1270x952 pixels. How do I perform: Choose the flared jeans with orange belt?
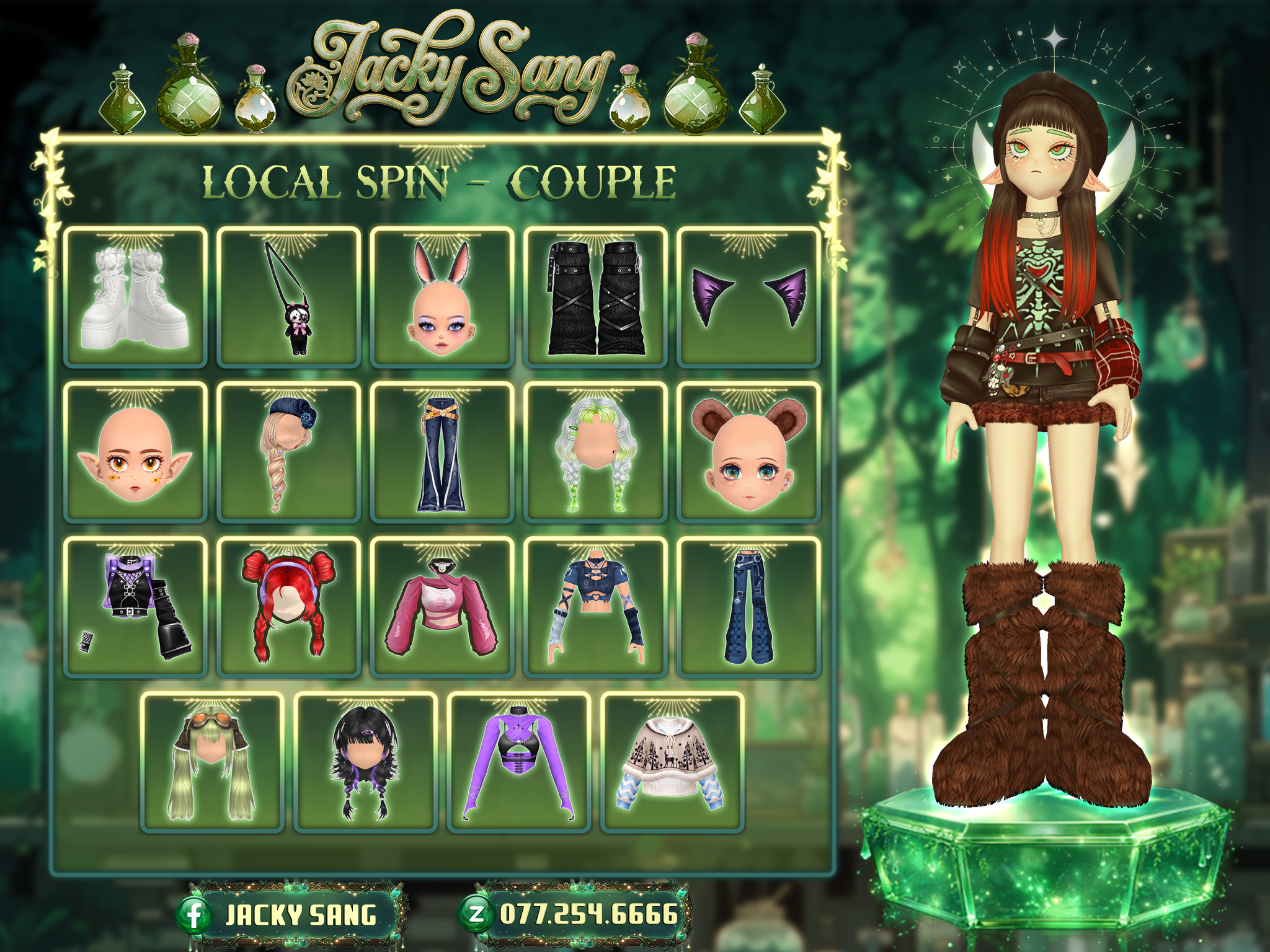pos(442,452)
